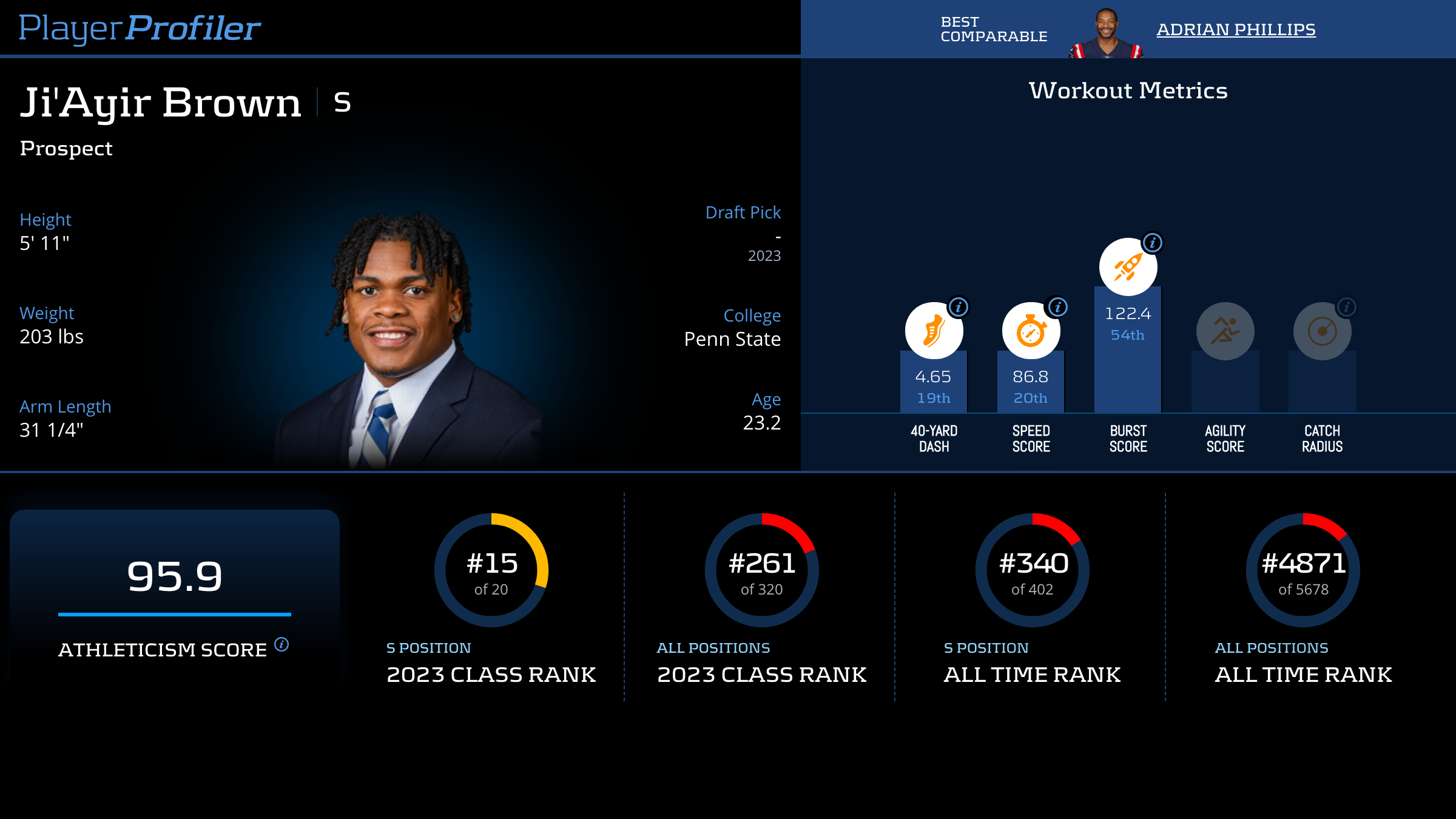Image resolution: width=1456 pixels, height=819 pixels.
Task: Show info for Speed Score metric
Action: tap(1058, 307)
